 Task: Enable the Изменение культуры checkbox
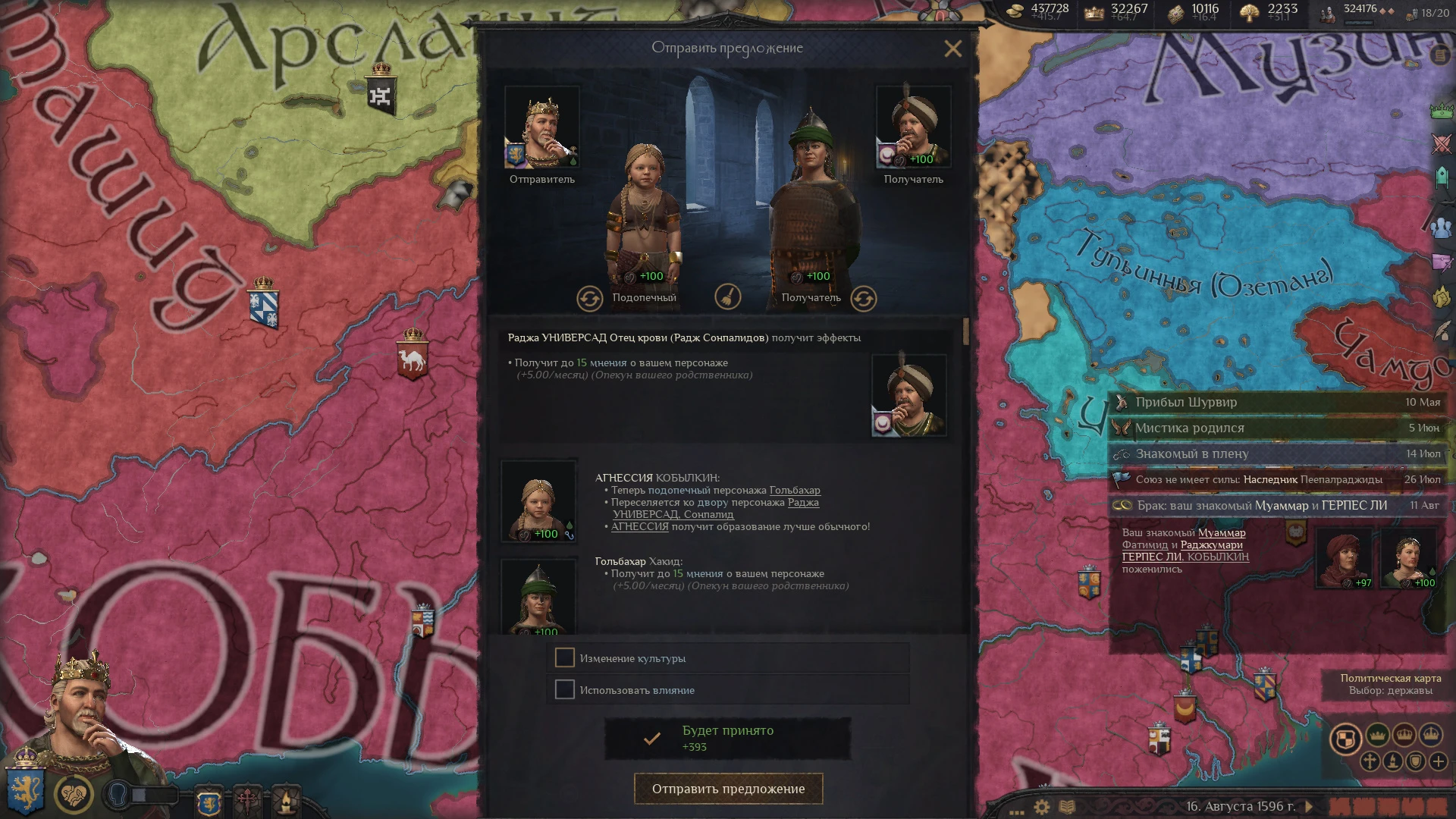click(565, 658)
